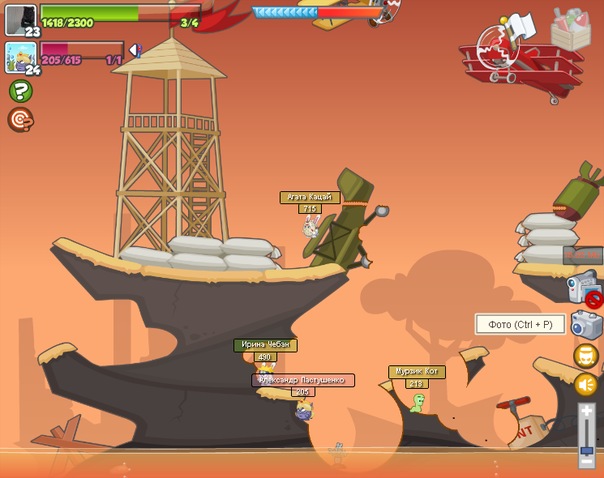Select the level 23 black player avatar
604x478 pixels.
coord(21,19)
